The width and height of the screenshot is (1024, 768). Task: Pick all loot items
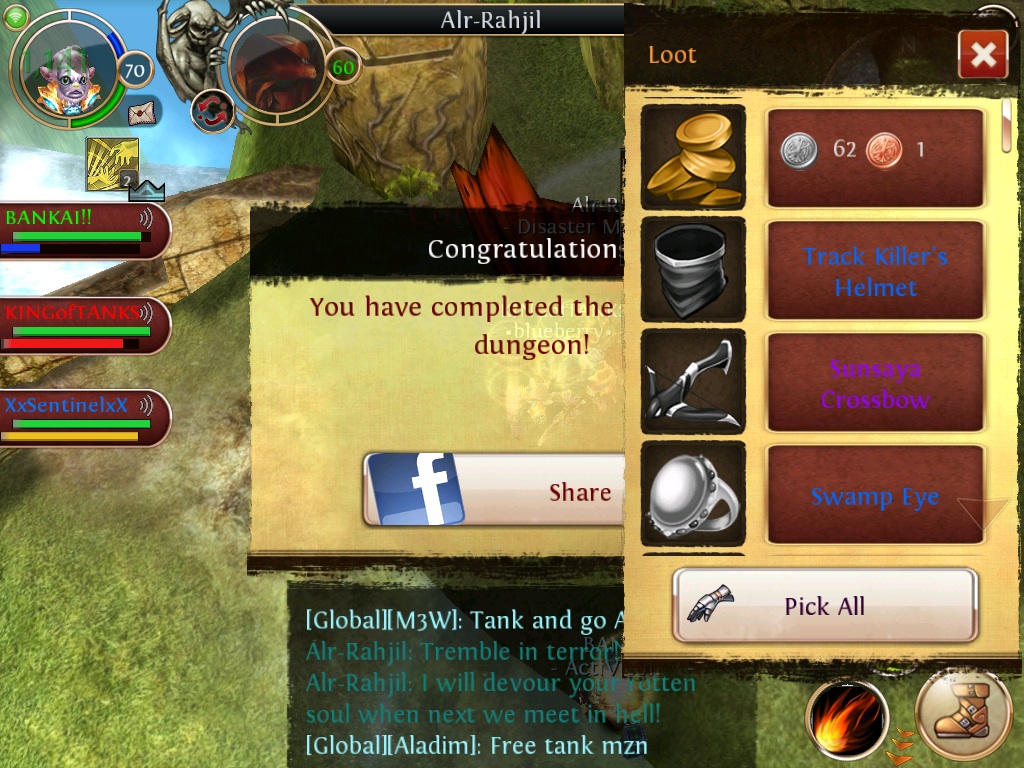pos(825,606)
